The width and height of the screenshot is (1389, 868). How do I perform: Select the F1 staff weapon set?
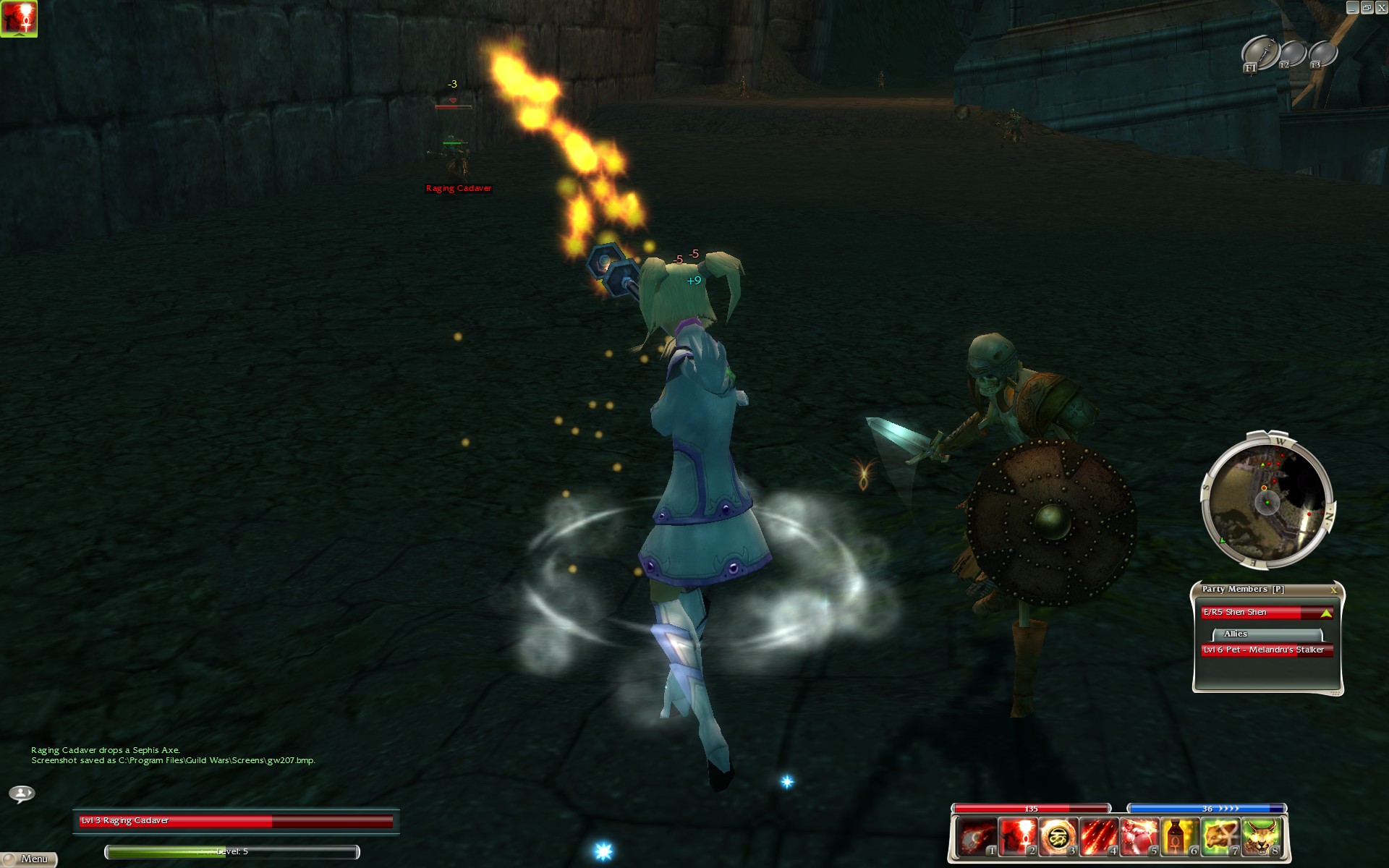point(1259,53)
